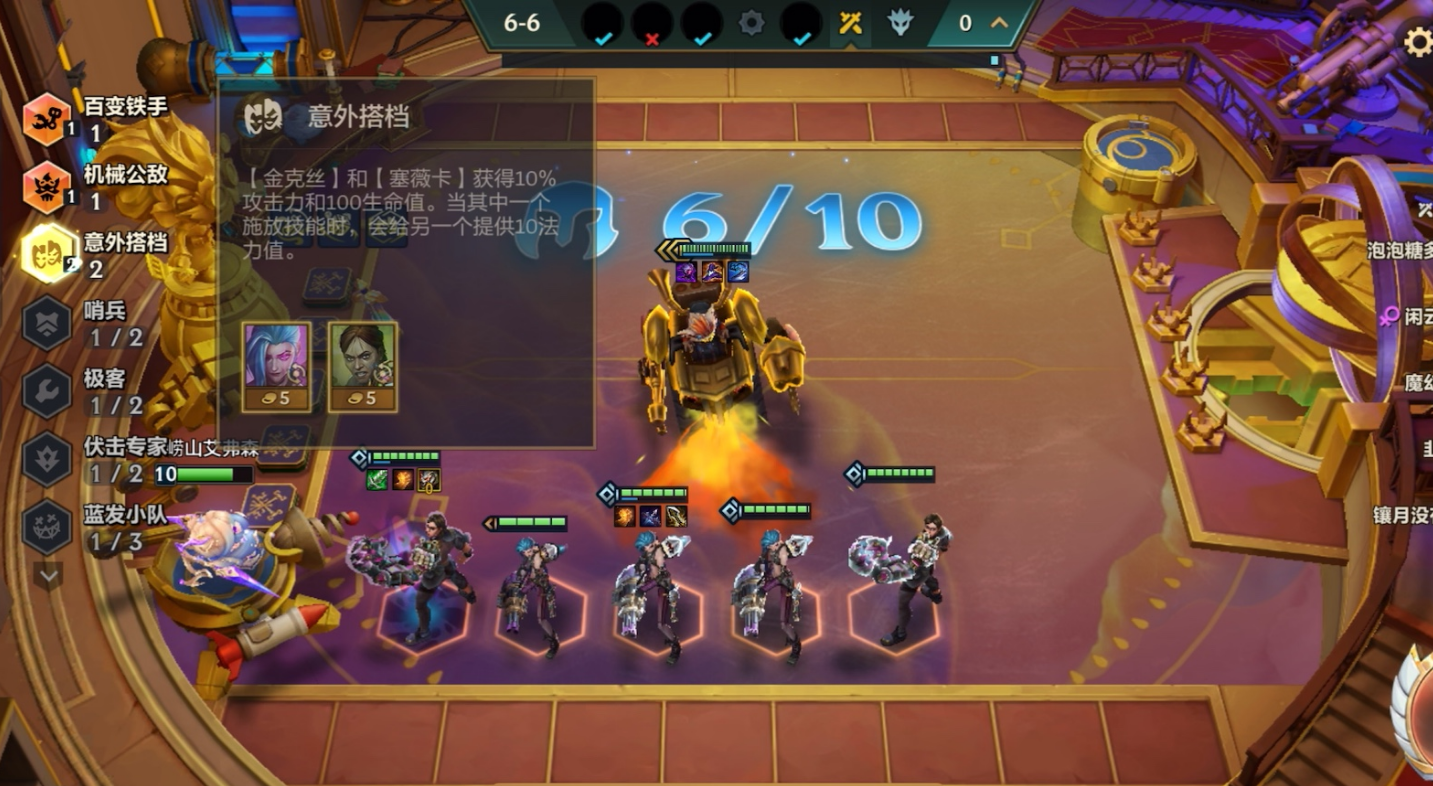This screenshot has height=786, width=1433.
Task: Select the Jinx portrait in the tooltip
Action: 276,366
